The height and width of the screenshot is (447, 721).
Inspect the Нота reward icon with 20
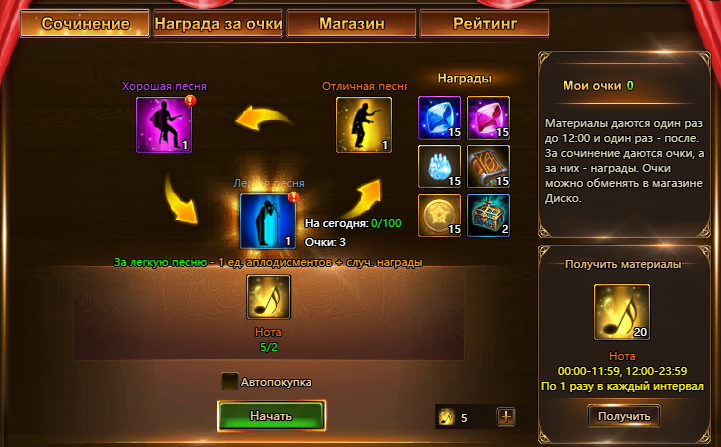[622, 312]
